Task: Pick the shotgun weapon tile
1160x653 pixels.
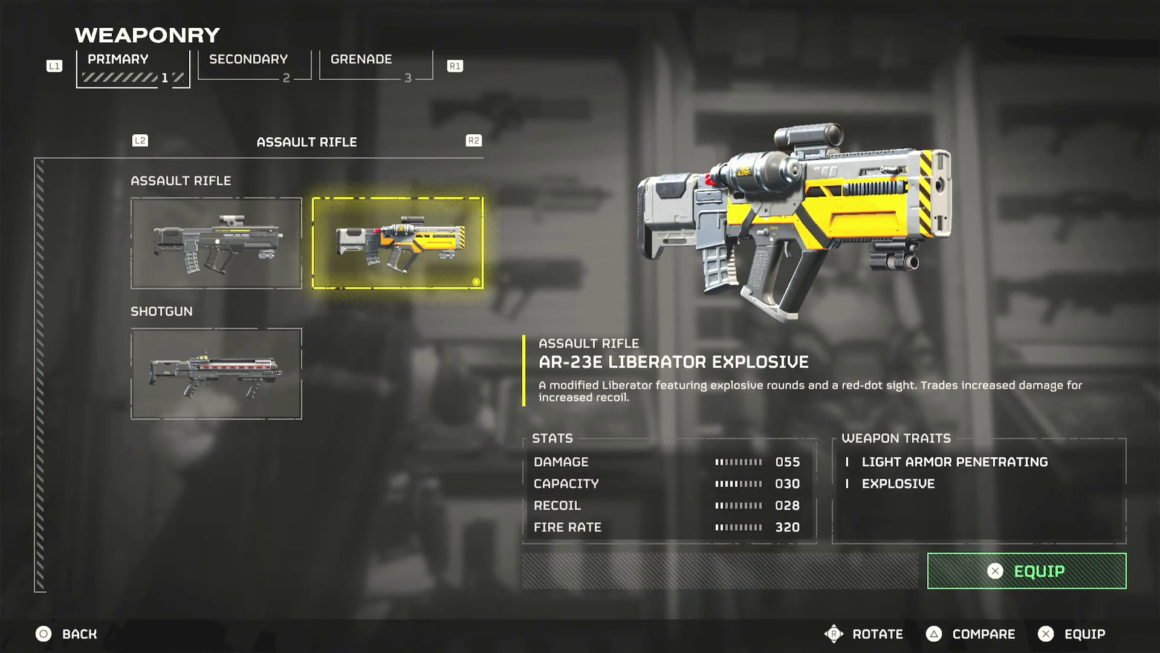Action: 216,373
